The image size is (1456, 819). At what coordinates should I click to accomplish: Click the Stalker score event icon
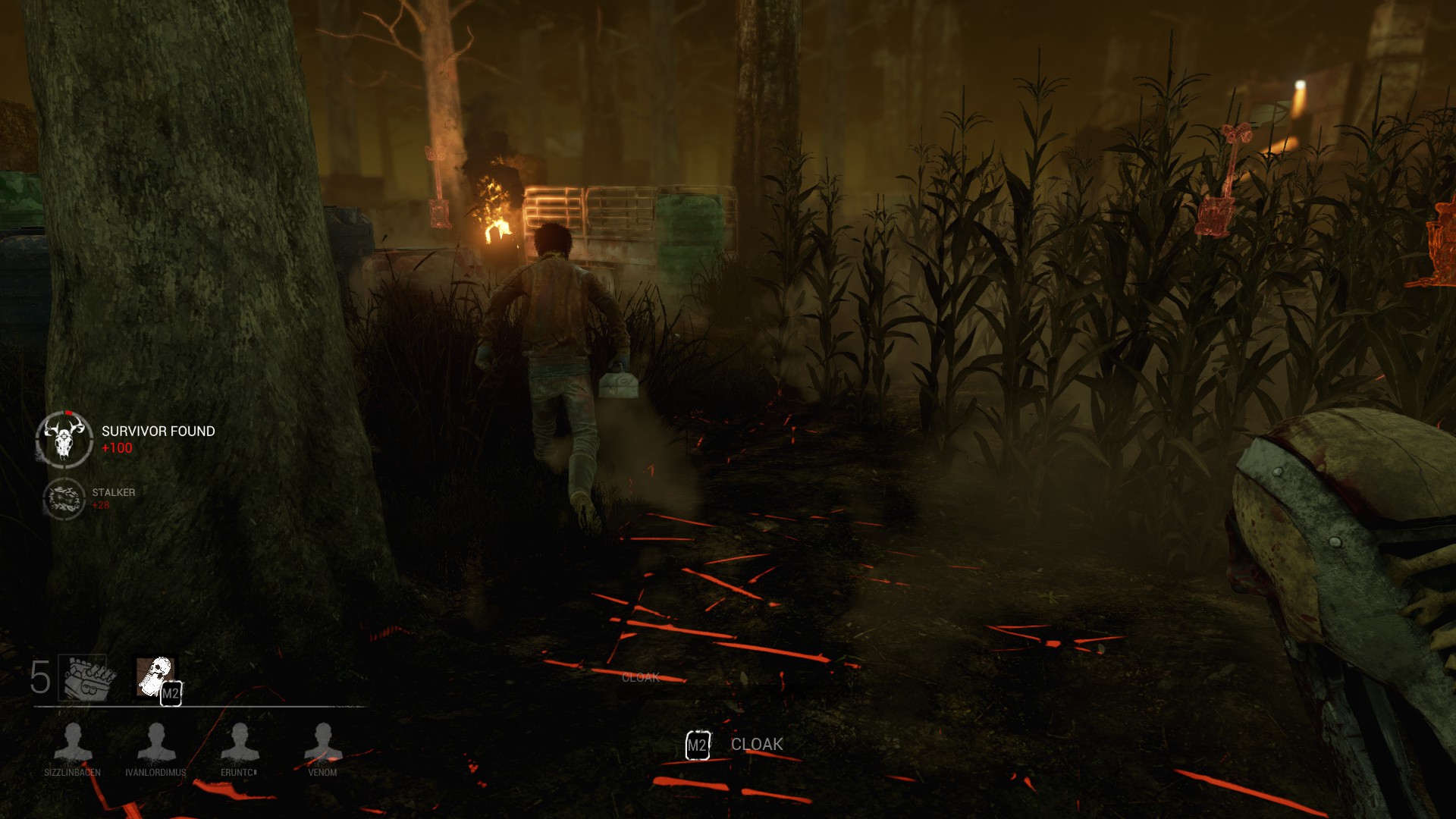tap(64, 498)
